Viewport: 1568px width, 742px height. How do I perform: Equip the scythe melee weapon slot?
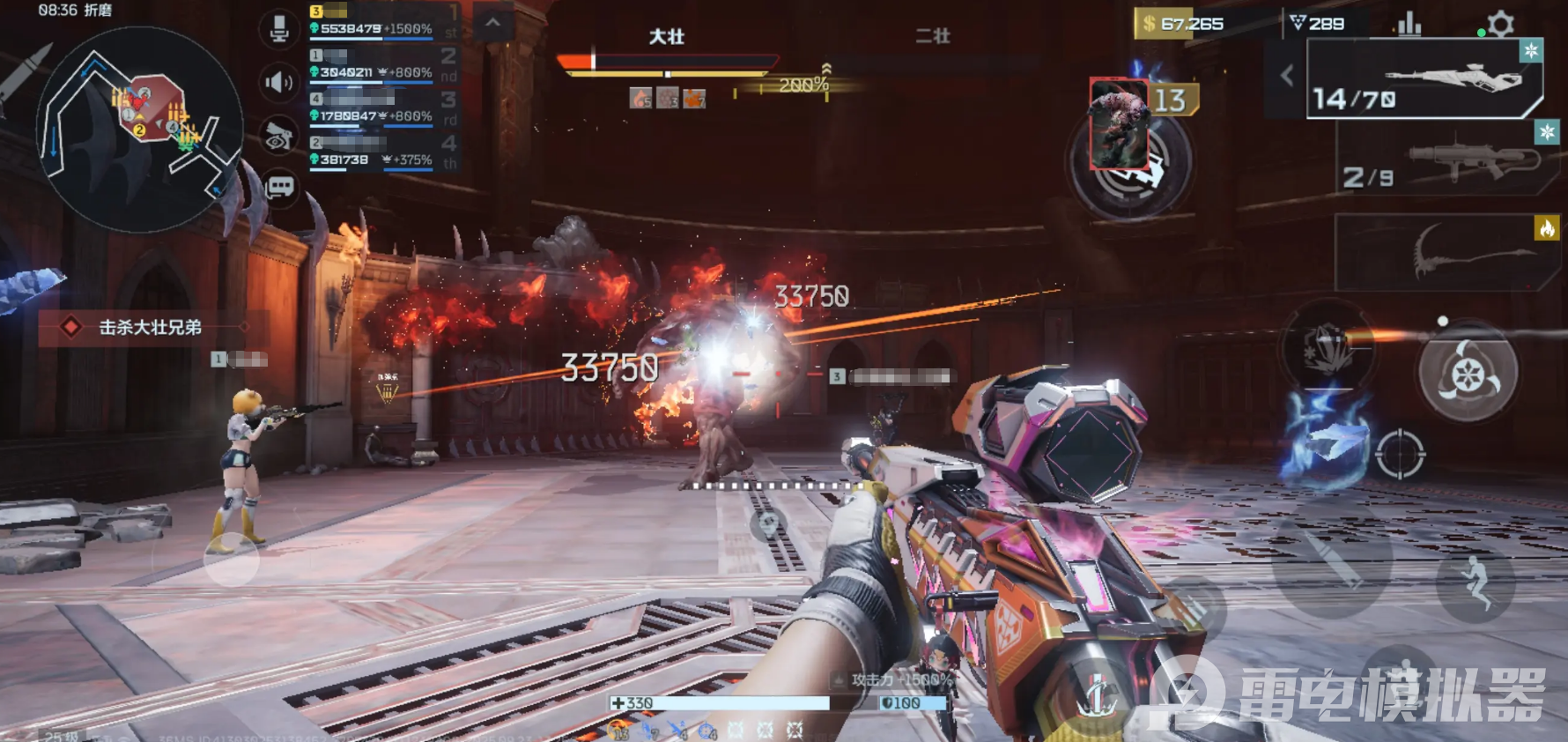click(x=1446, y=251)
